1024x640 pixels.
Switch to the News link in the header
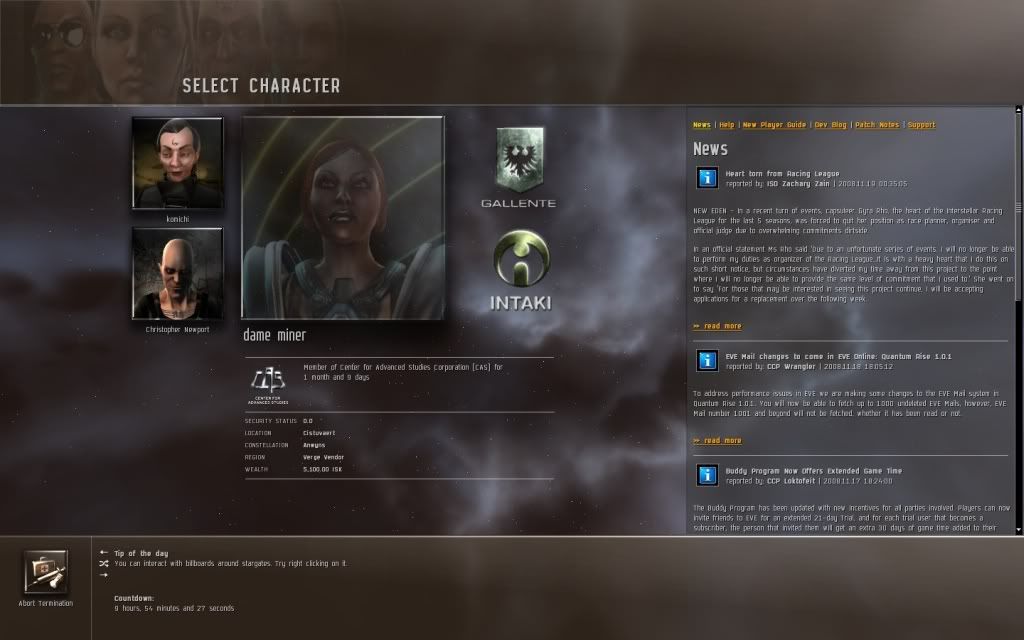click(702, 125)
